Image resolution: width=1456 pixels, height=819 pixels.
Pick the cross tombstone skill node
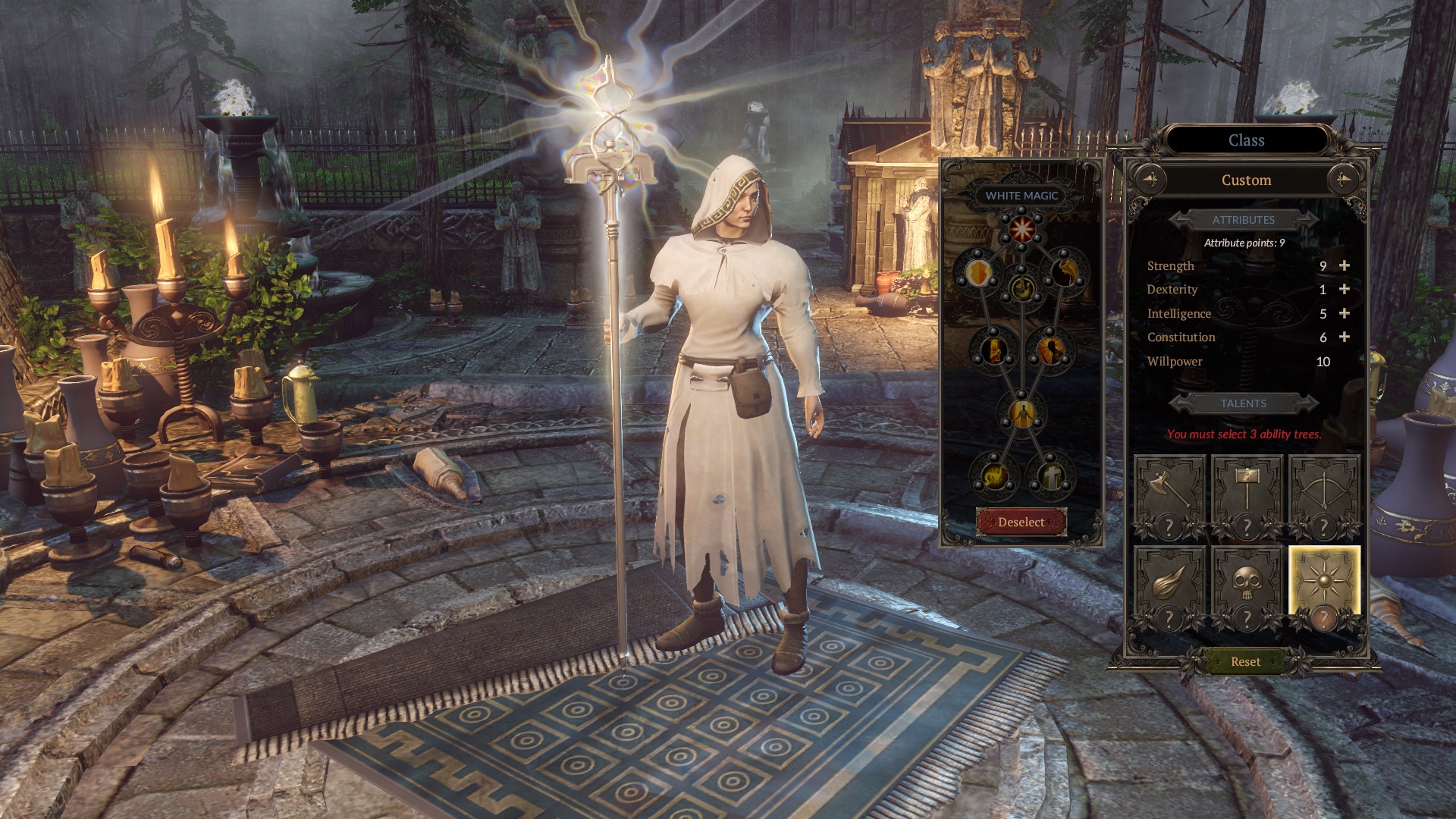[1050, 477]
